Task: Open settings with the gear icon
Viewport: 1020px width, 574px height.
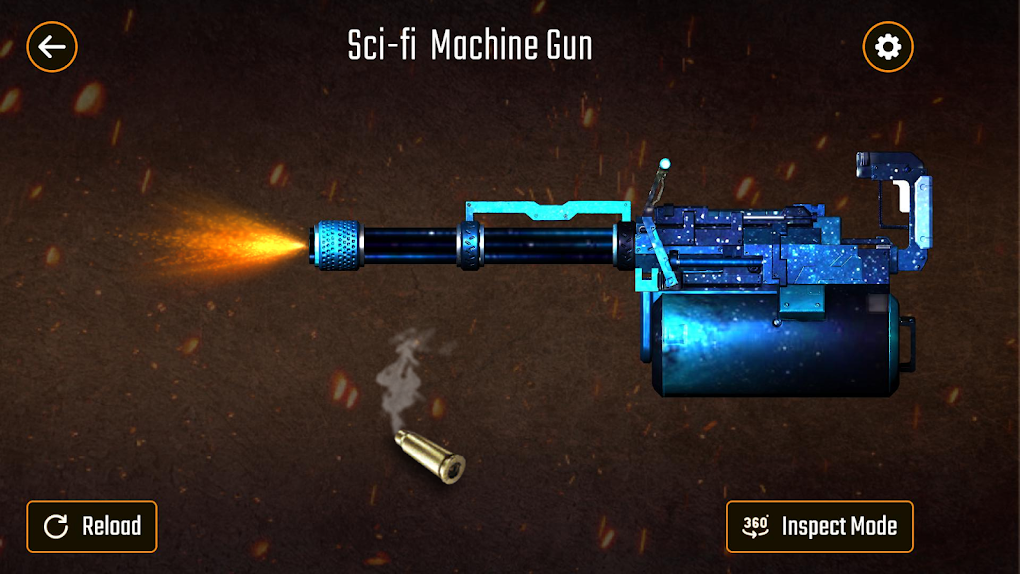Action: pos(887,46)
